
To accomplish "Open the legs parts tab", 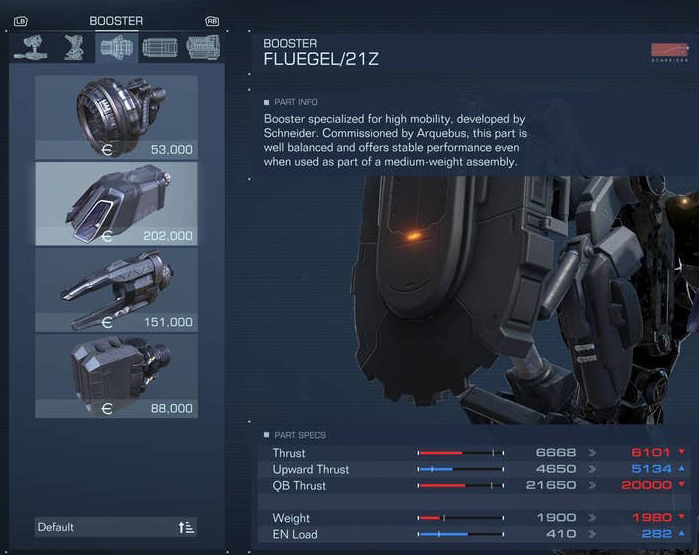I will coord(74,47).
